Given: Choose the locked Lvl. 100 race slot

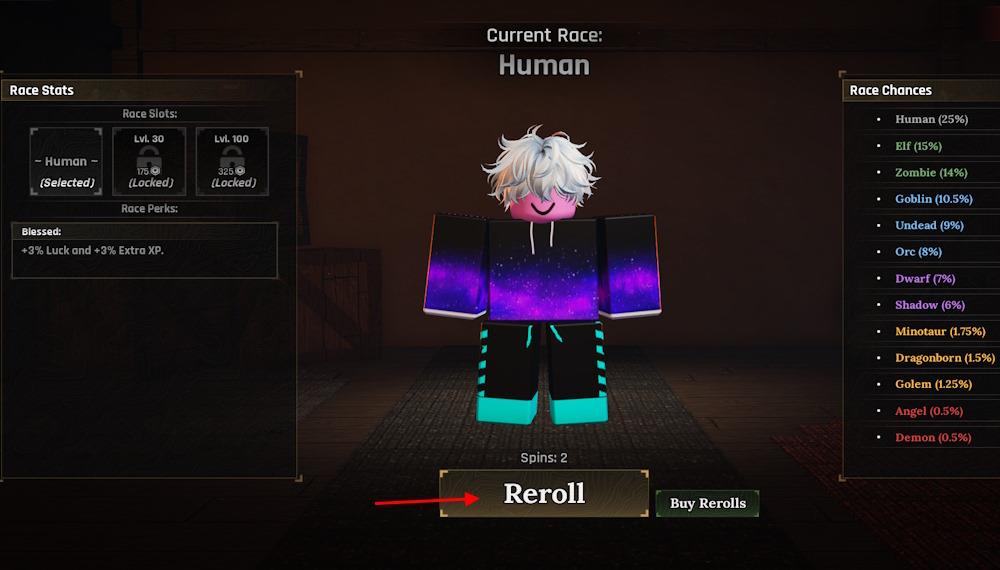Looking at the screenshot, I should 233,161.
